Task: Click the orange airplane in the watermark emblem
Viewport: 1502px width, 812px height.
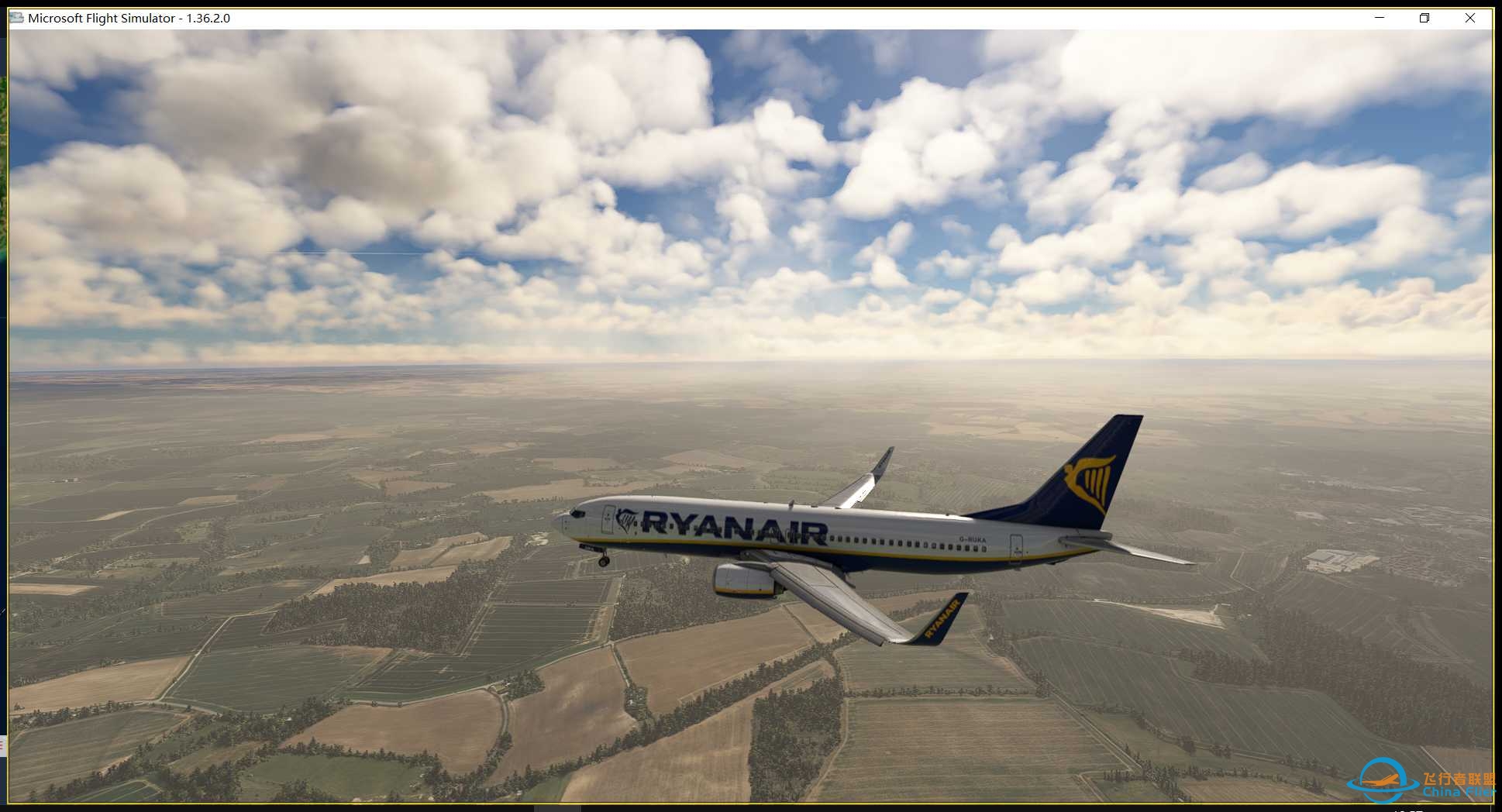Action: coord(1380,781)
